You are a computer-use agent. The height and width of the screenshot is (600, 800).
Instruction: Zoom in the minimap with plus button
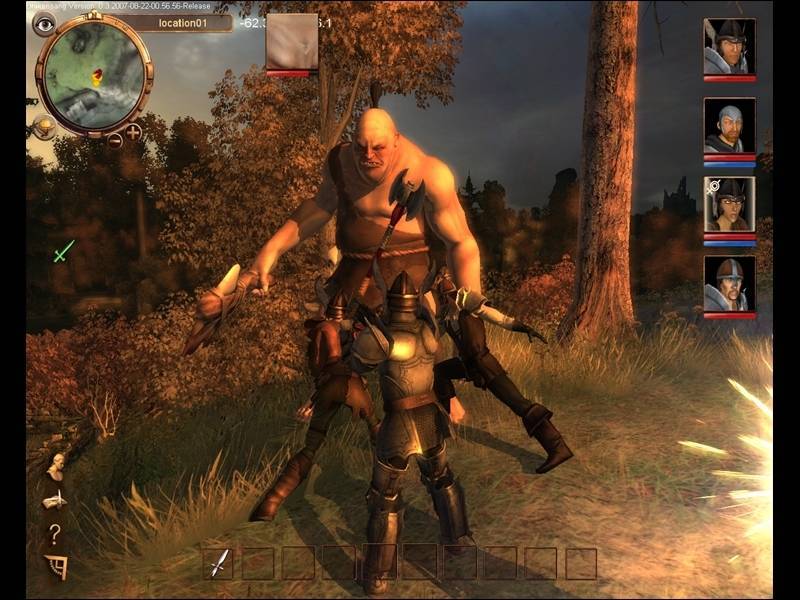(133, 131)
